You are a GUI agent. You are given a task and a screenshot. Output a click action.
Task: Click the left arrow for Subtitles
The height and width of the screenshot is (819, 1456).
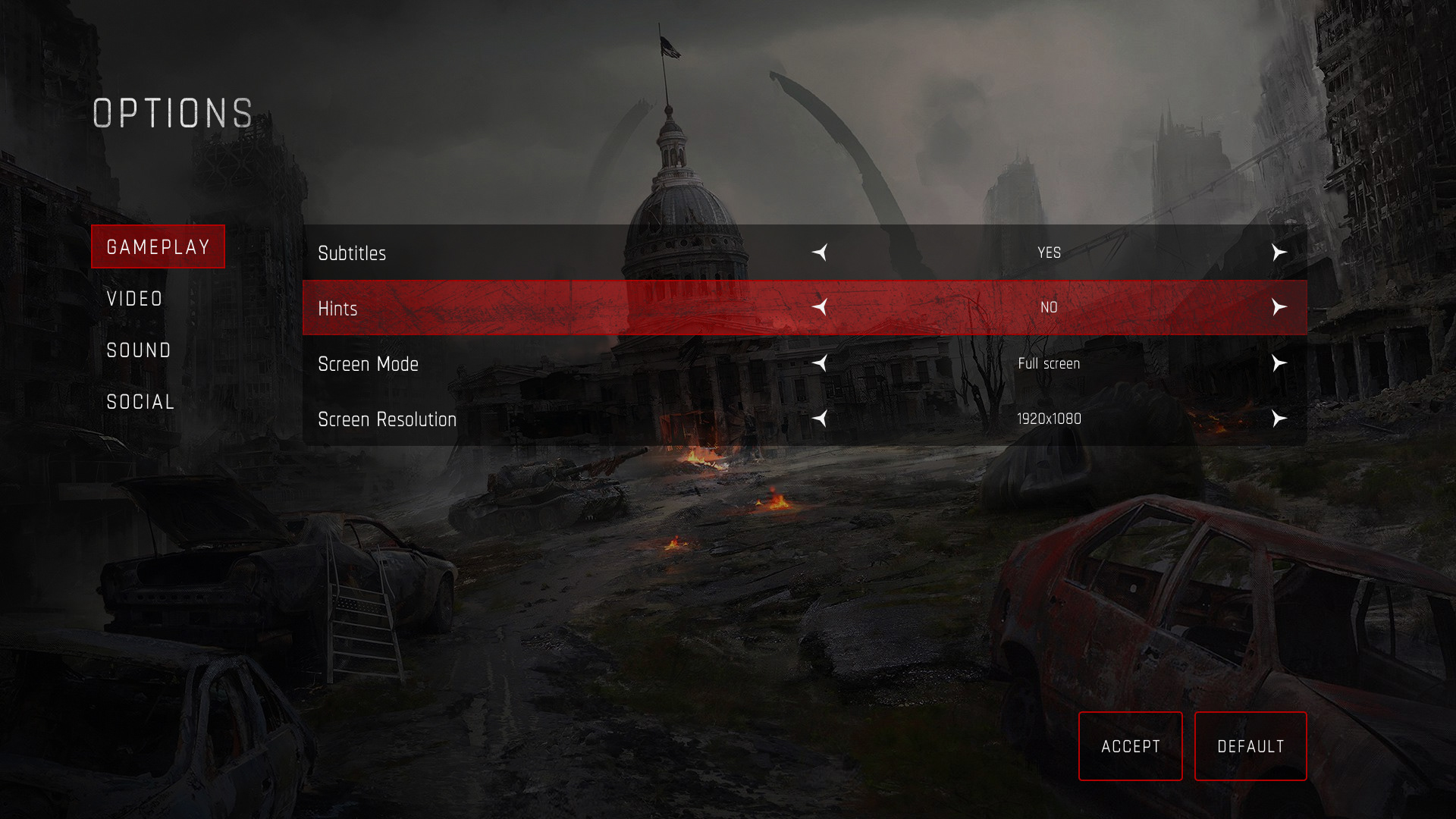[x=820, y=253]
